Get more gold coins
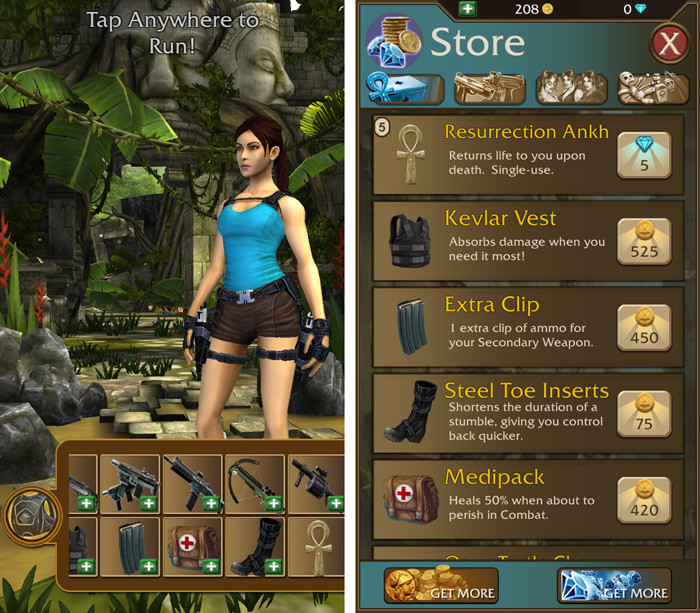 [440, 587]
